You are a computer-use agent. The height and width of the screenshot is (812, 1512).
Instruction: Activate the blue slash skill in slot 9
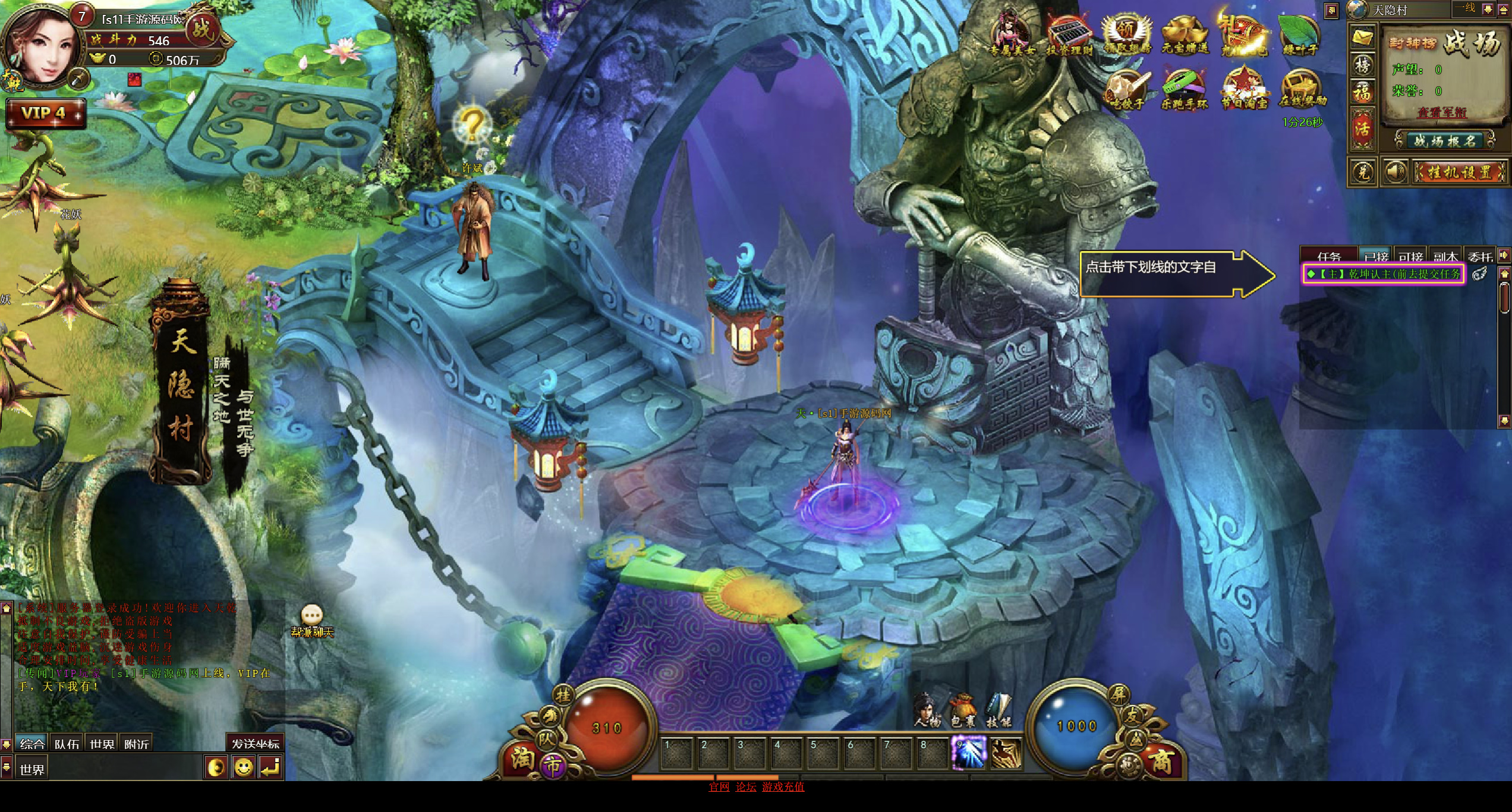click(969, 753)
